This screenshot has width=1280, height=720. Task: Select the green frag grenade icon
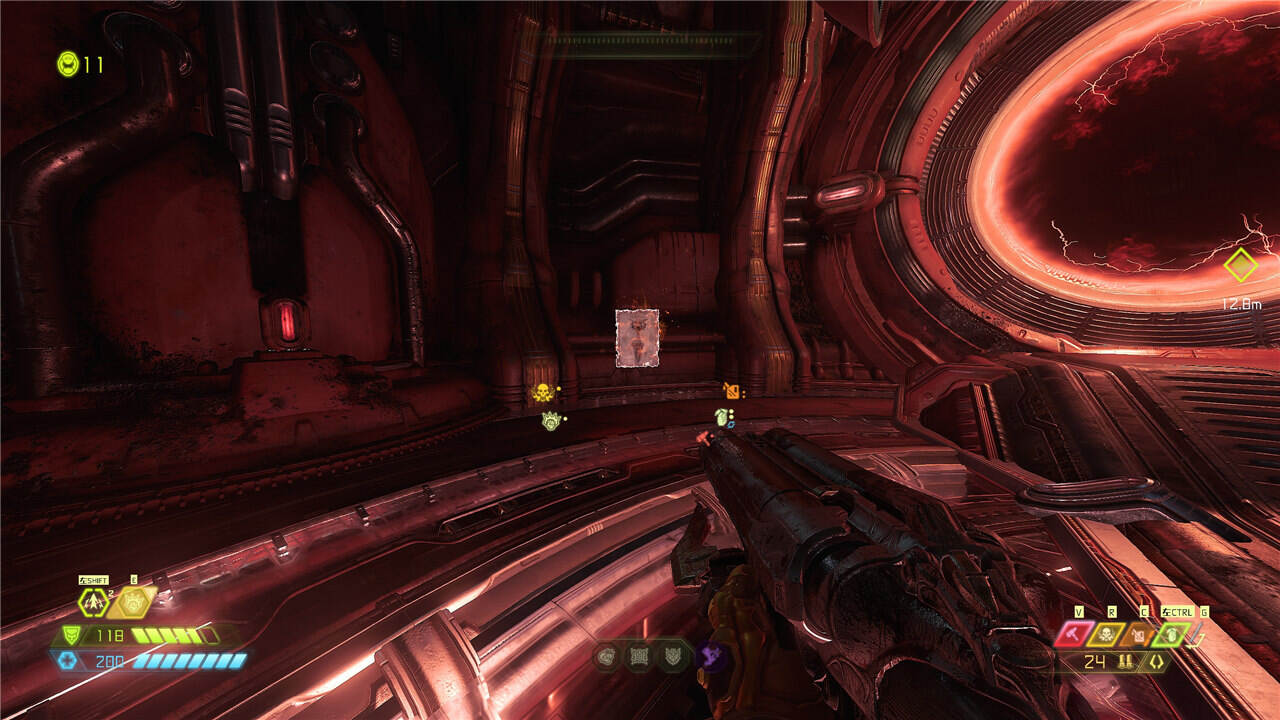point(1170,633)
